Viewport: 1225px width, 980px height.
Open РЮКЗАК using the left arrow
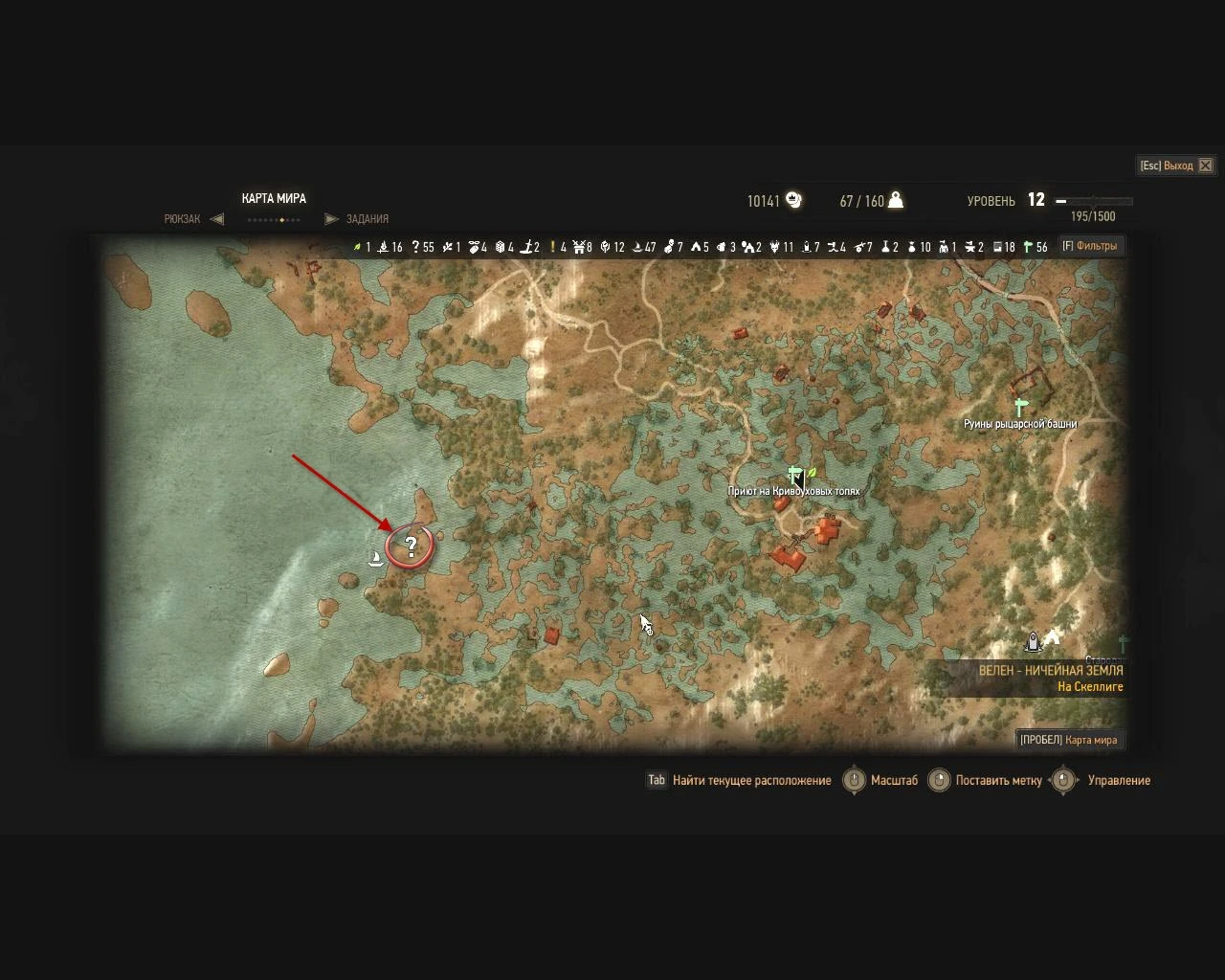[217, 218]
